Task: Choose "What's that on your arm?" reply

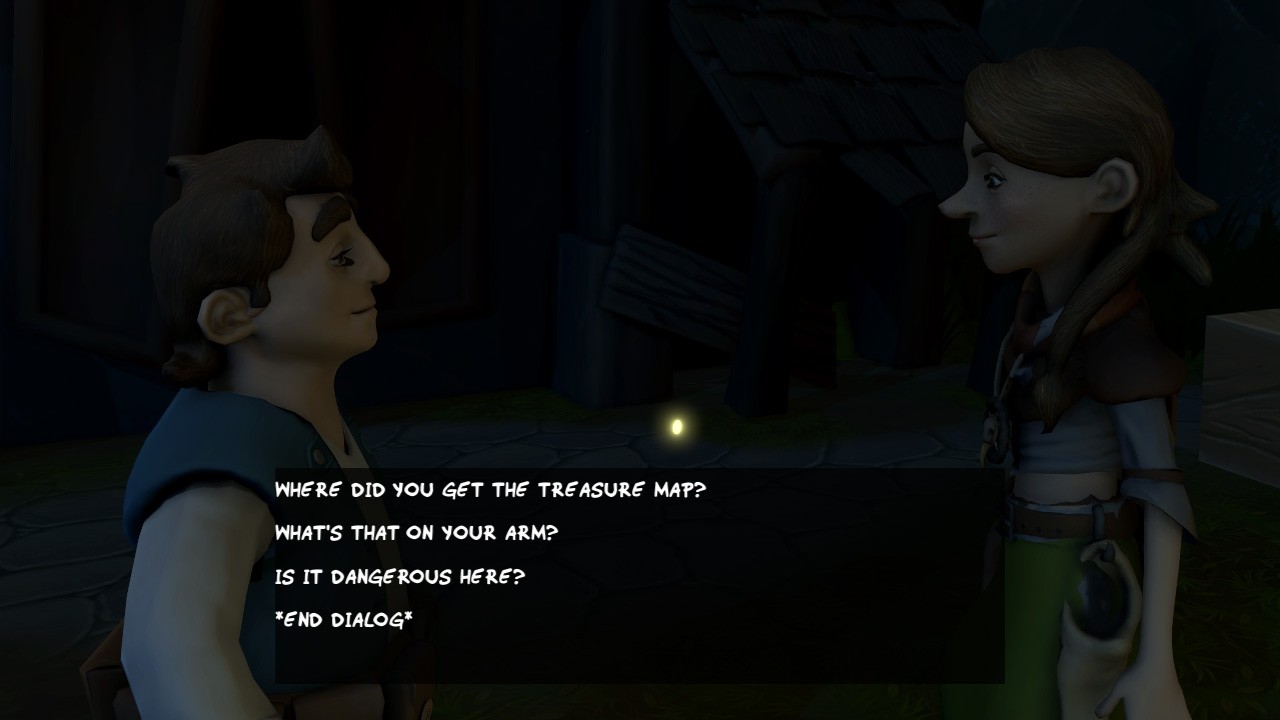Action: click(416, 533)
